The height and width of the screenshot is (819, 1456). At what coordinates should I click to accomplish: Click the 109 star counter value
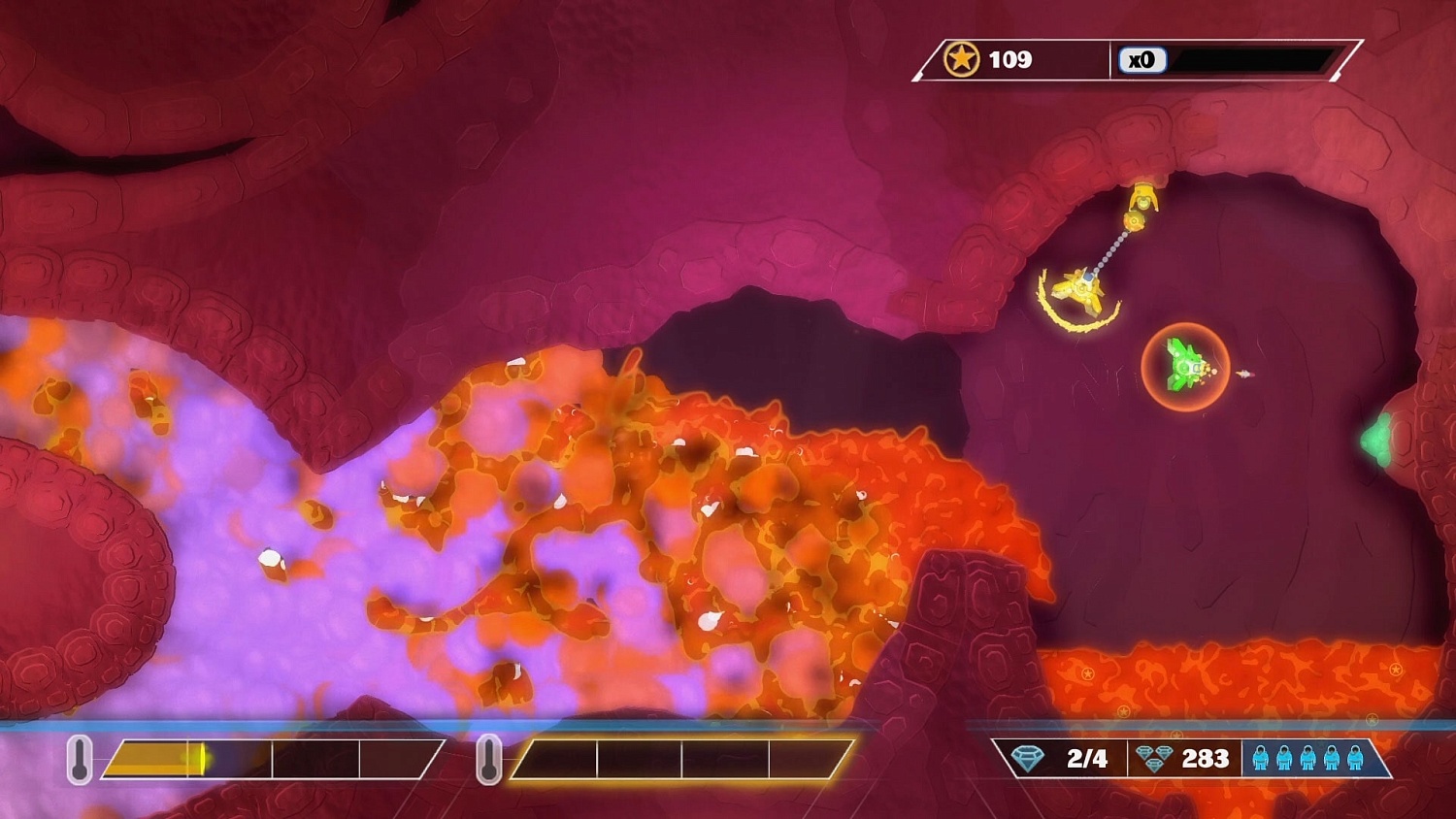1009,60
